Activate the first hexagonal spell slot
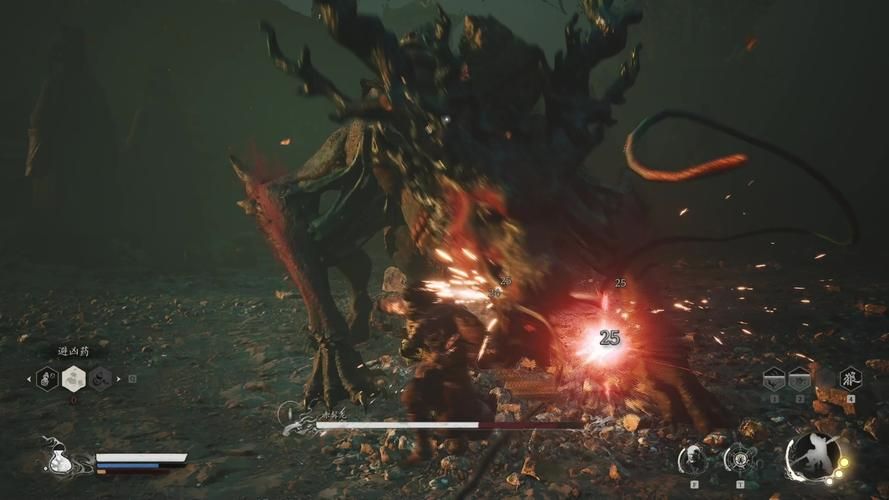The width and height of the screenshot is (889, 500). pos(774,378)
